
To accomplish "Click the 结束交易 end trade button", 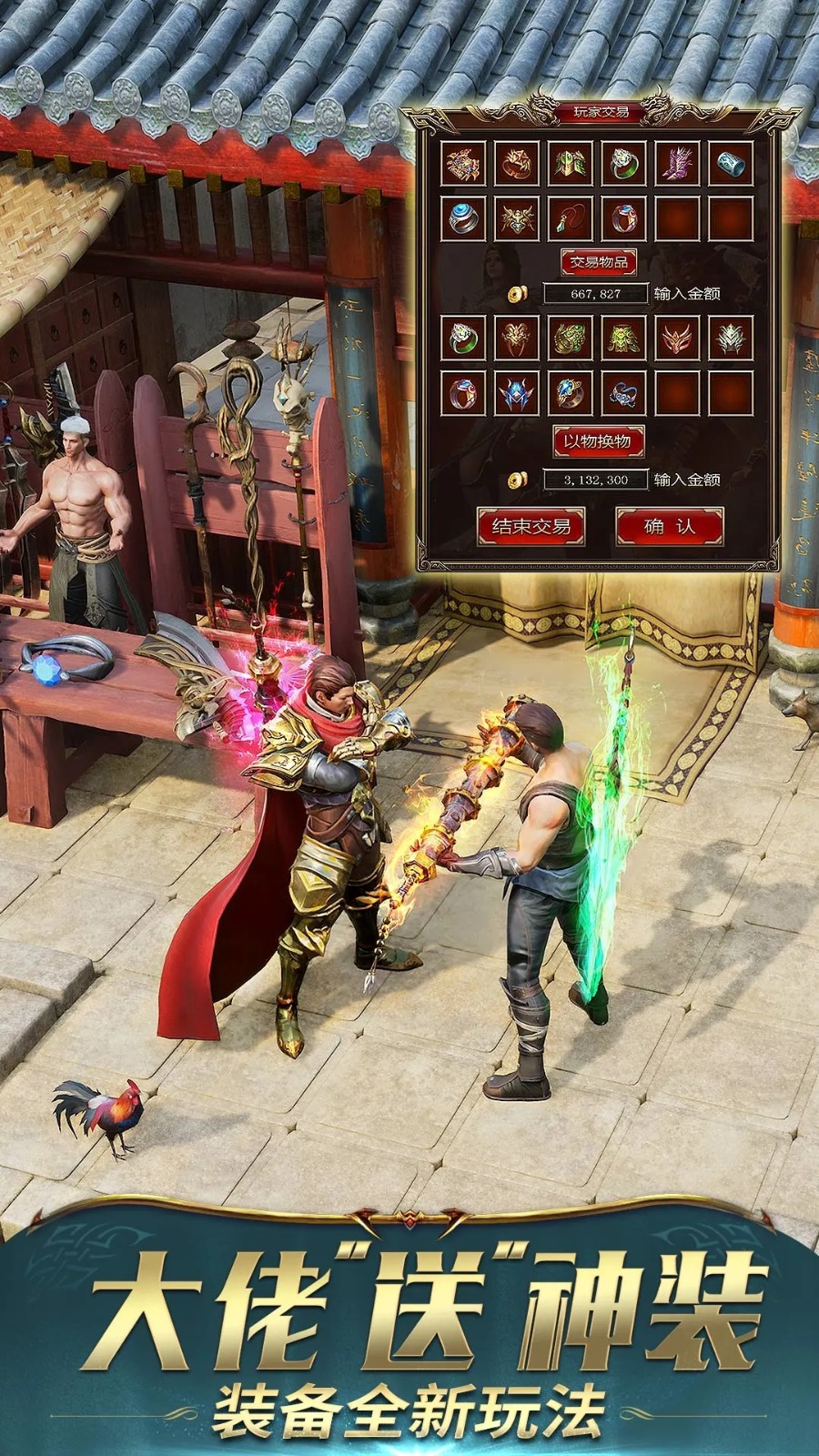I will [531, 526].
